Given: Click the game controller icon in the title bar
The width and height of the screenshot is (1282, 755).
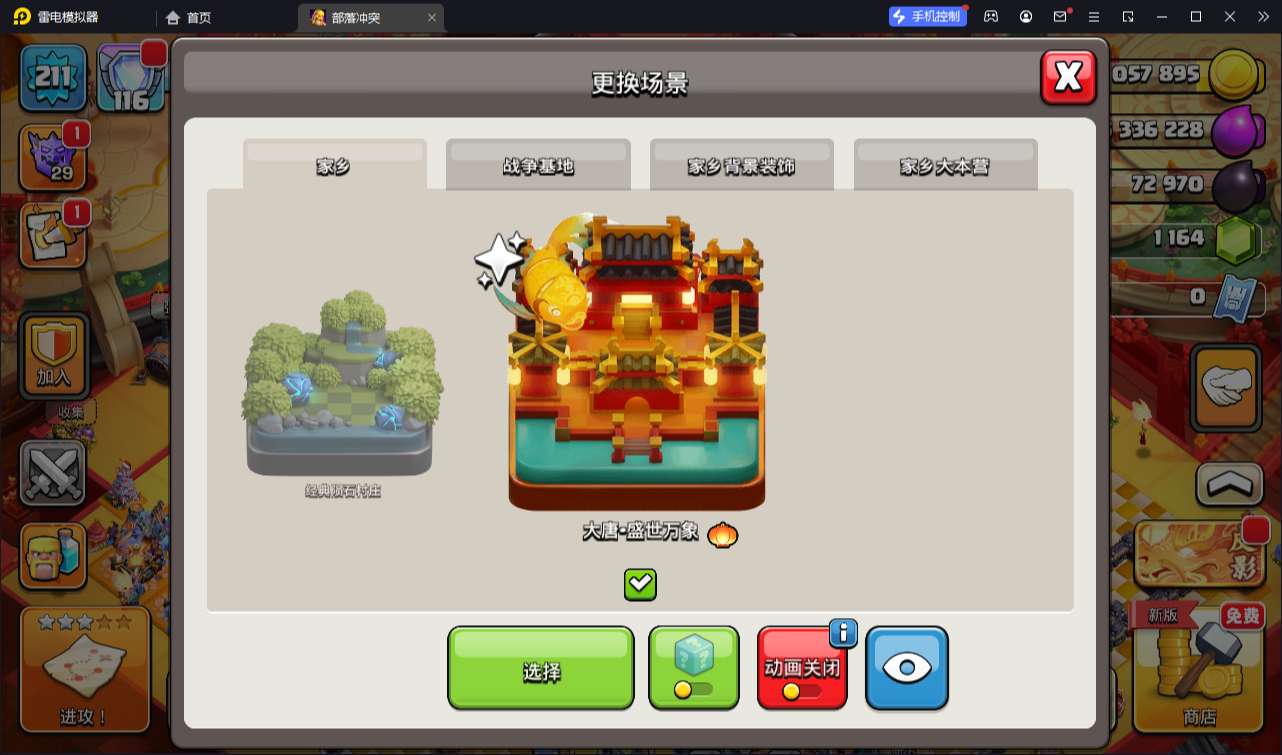Looking at the screenshot, I should point(989,16).
